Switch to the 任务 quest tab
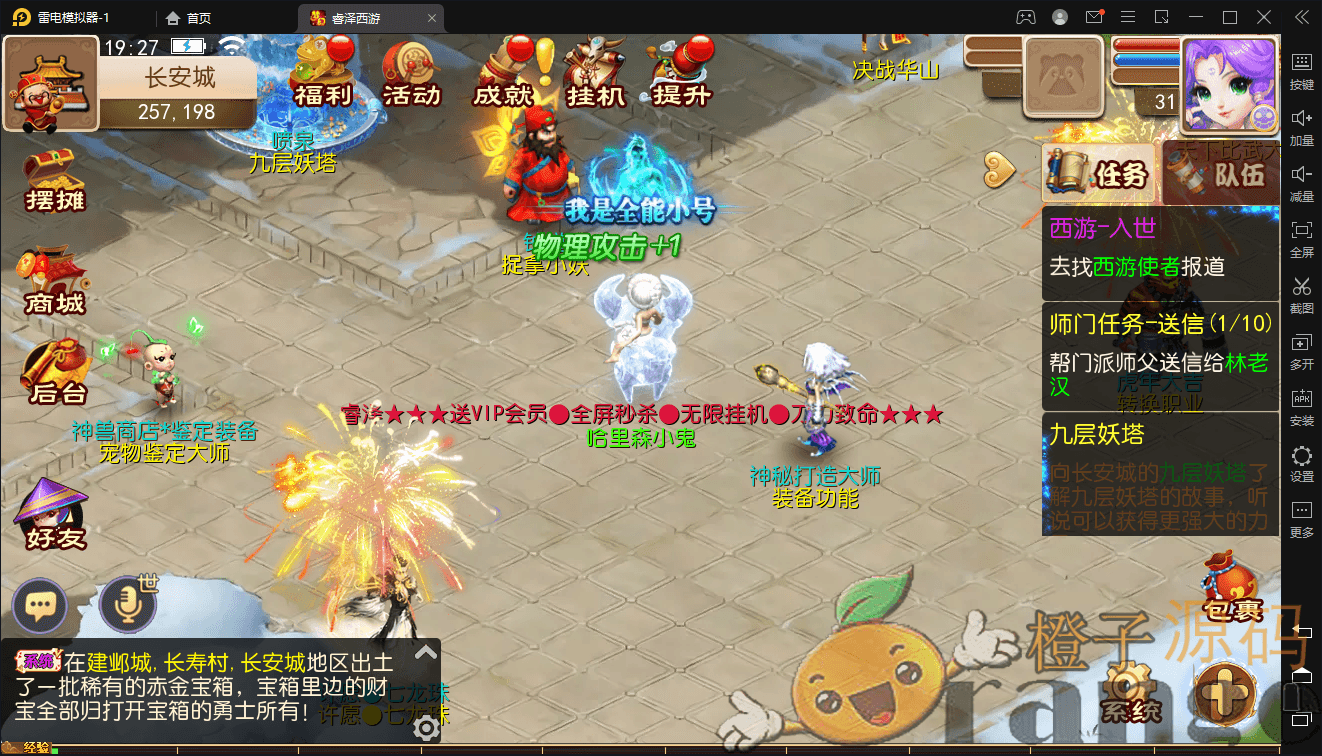This screenshot has height=756, width=1322. [x=1099, y=175]
